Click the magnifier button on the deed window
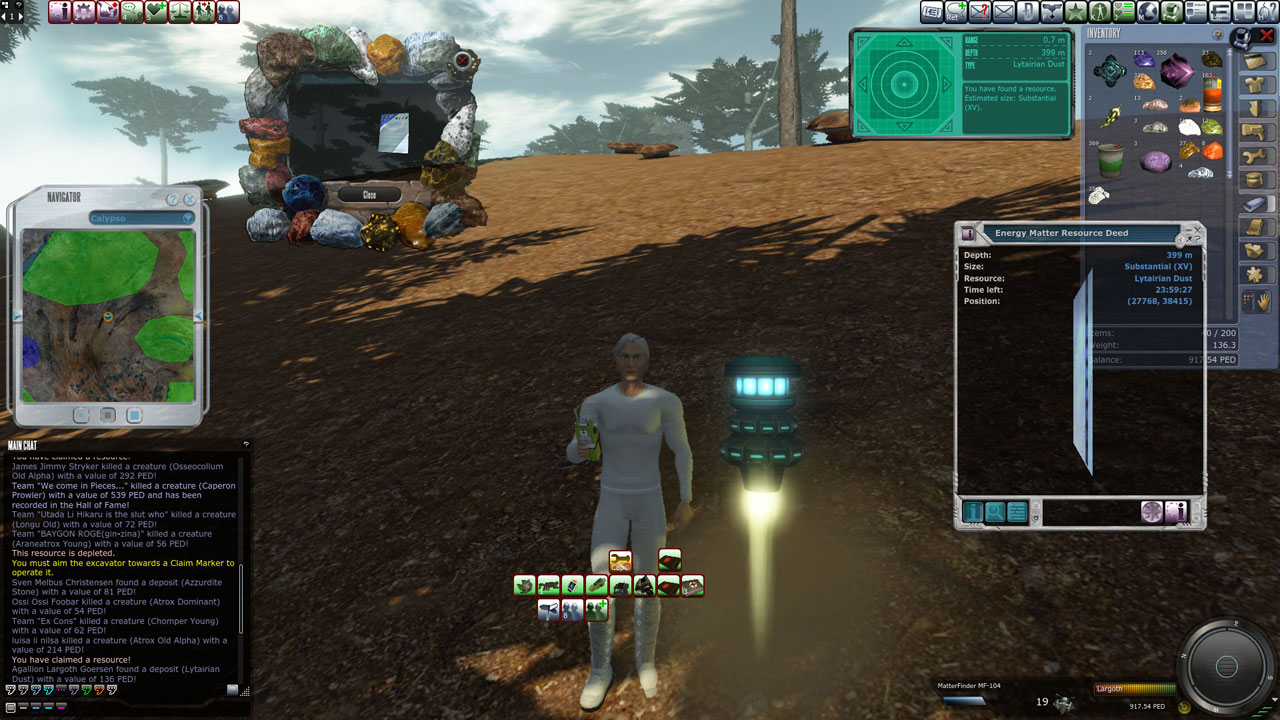The image size is (1280, 720). pyautogui.click(x=995, y=513)
